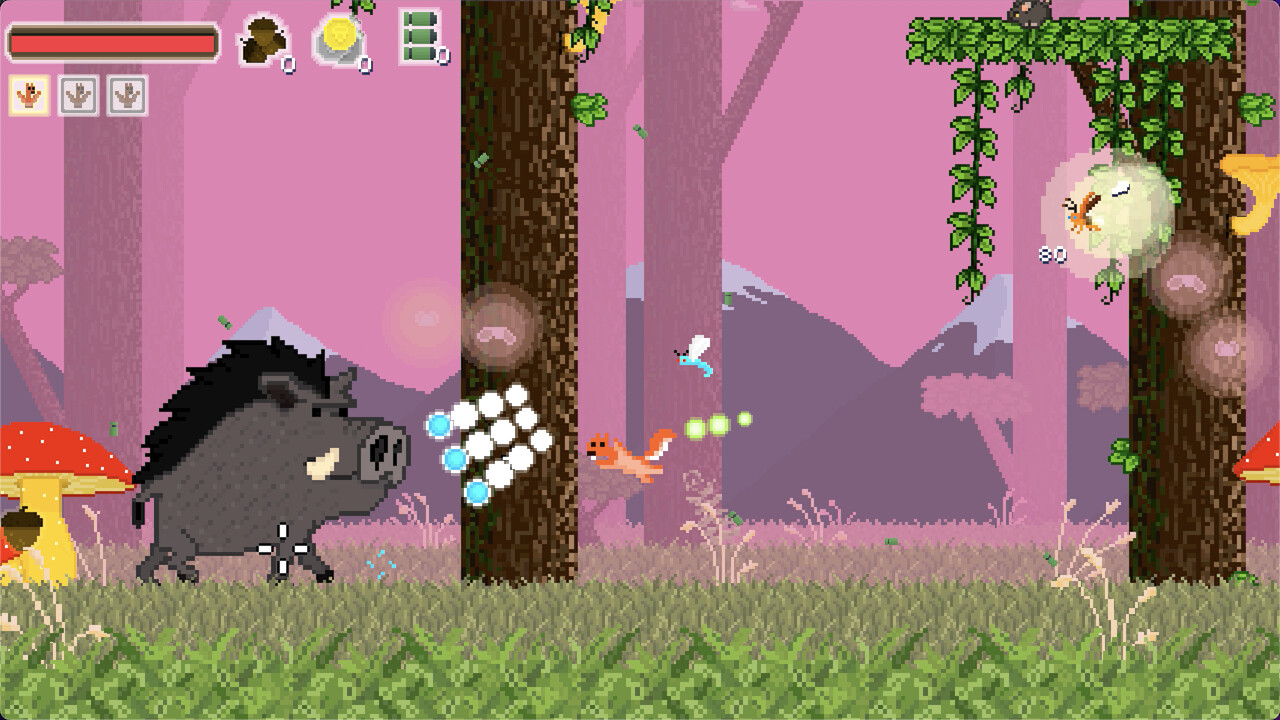Click the acorn counter icon

coord(262,40)
